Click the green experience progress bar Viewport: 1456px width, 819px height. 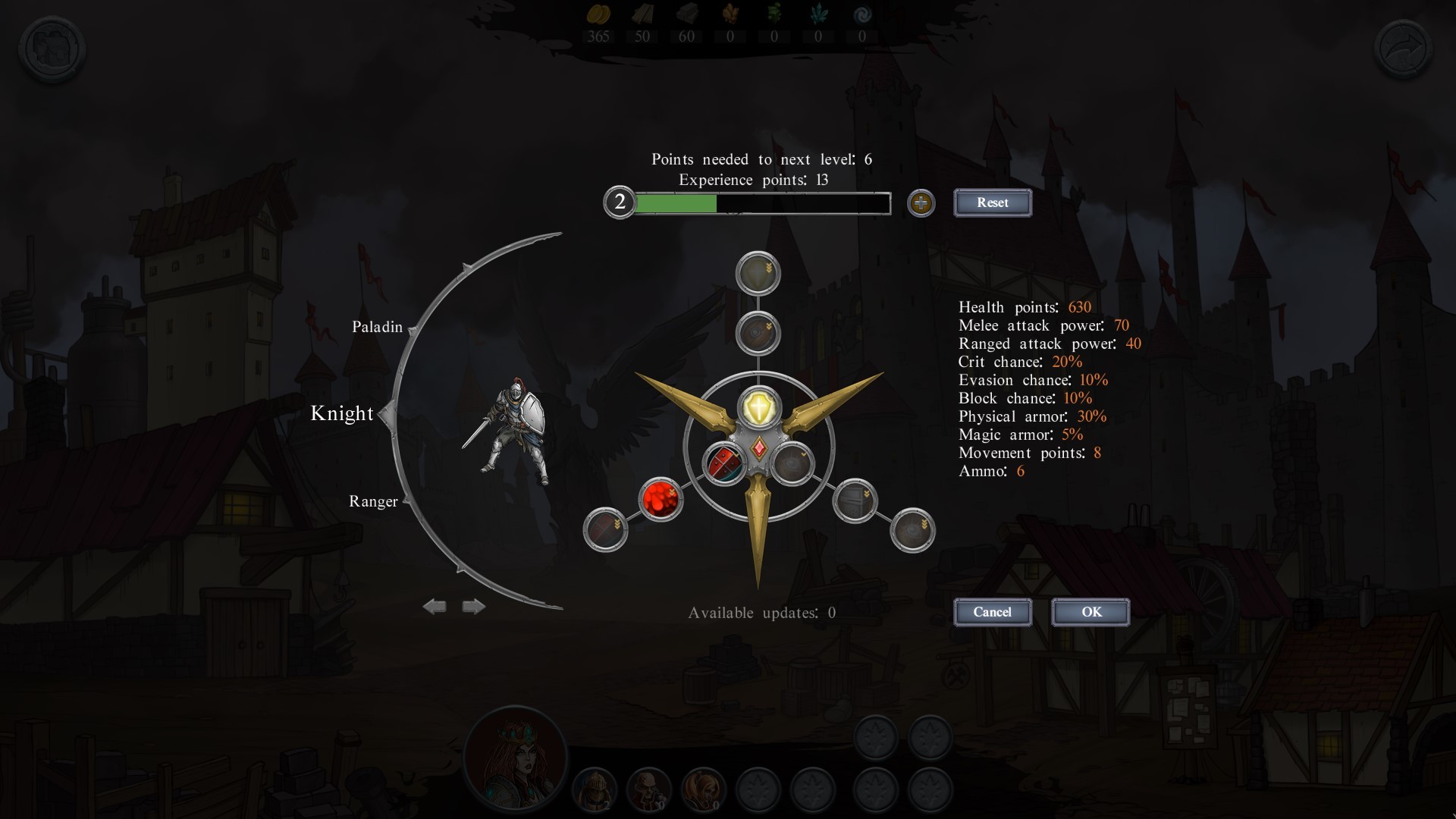(x=675, y=203)
